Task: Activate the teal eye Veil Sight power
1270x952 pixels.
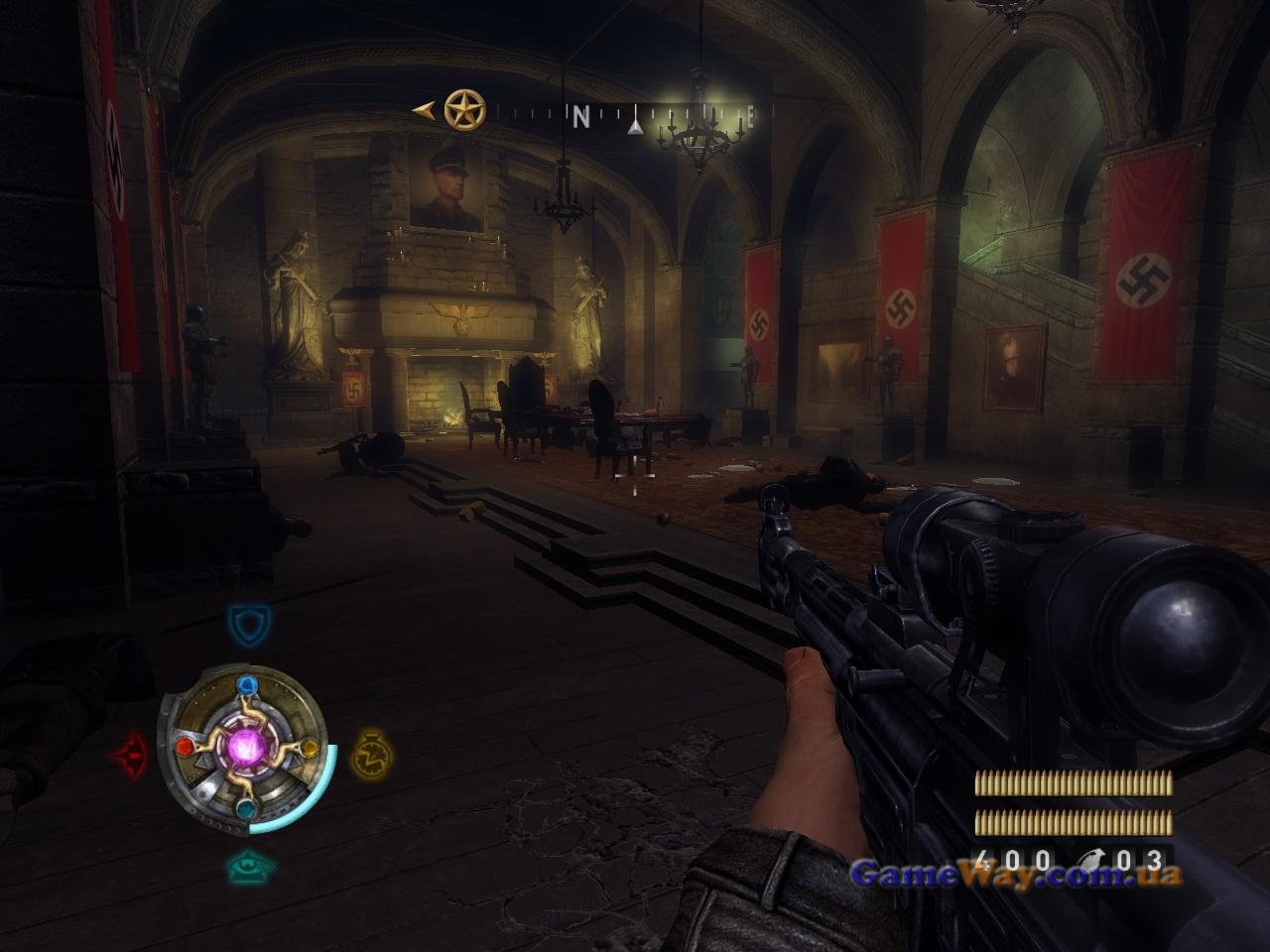Action: 250,866
